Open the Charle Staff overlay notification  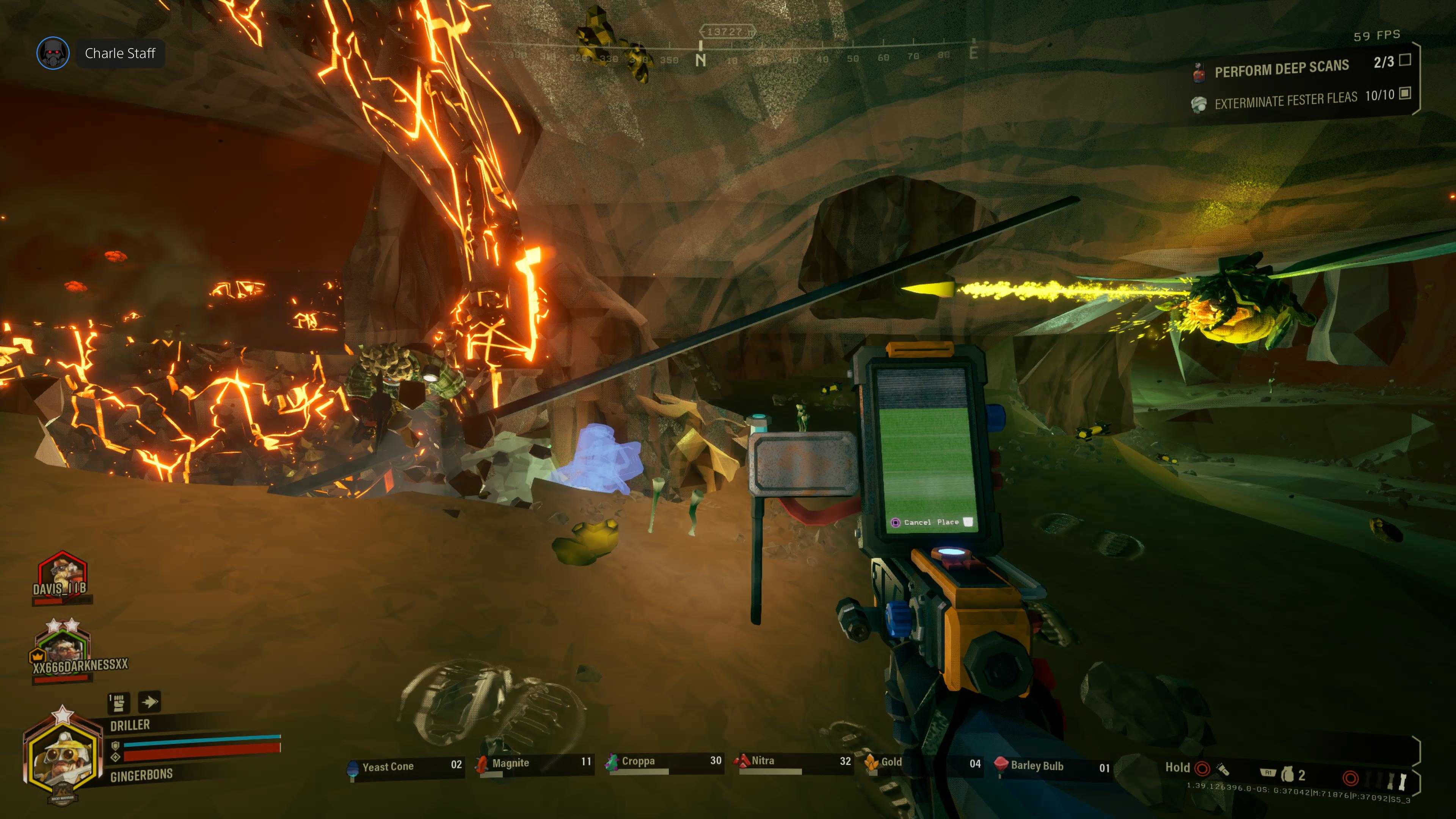119,53
